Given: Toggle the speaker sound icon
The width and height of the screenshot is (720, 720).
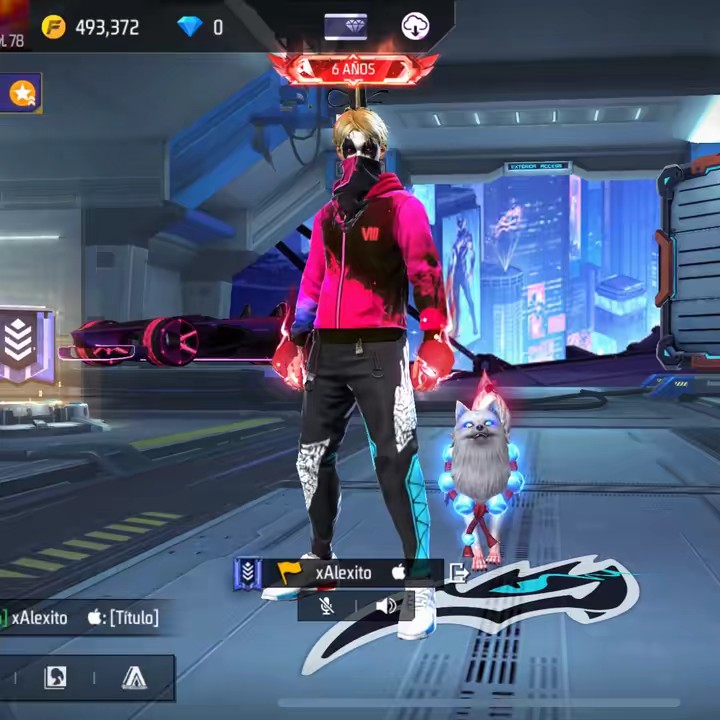Looking at the screenshot, I should (387, 605).
